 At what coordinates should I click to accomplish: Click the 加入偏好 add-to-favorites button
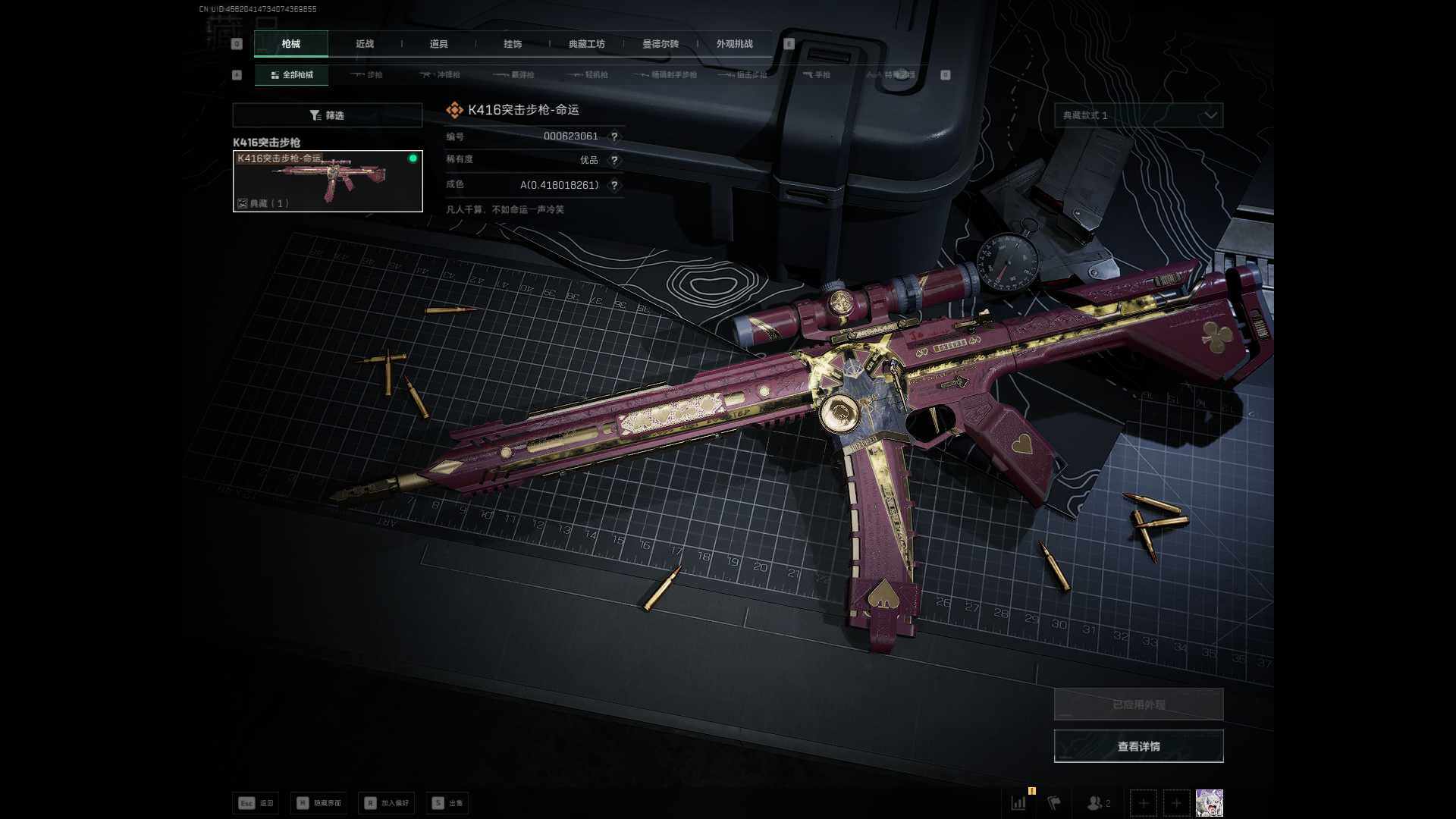pos(387,803)
